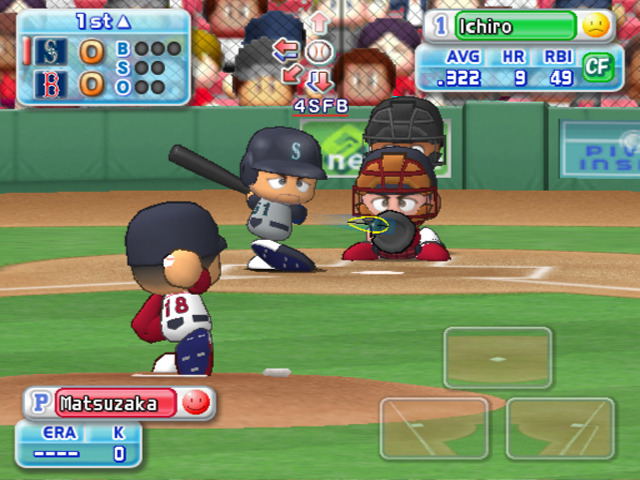Click the red smiley face beside Matsuzaka
The image size is (640, 480).
197,403
